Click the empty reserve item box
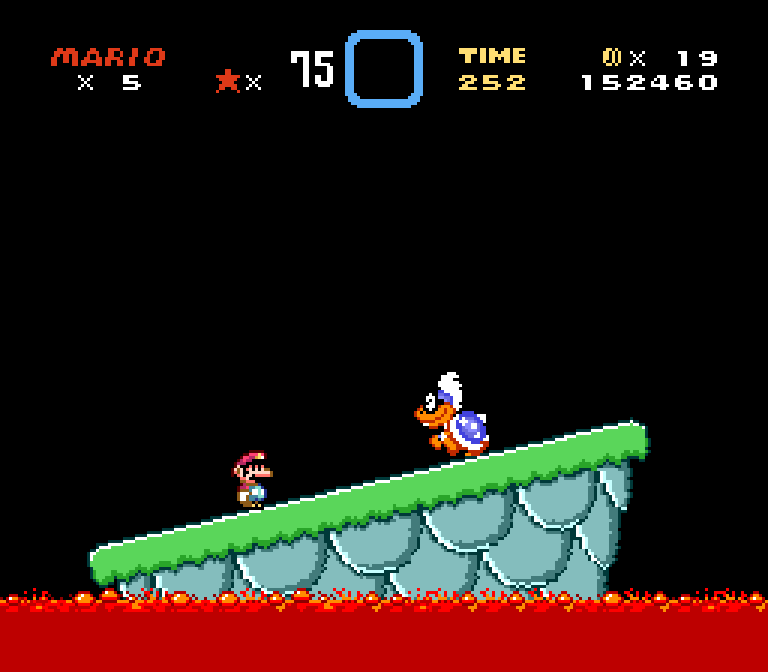The image size is (768, 672). (x=384, y=68)
